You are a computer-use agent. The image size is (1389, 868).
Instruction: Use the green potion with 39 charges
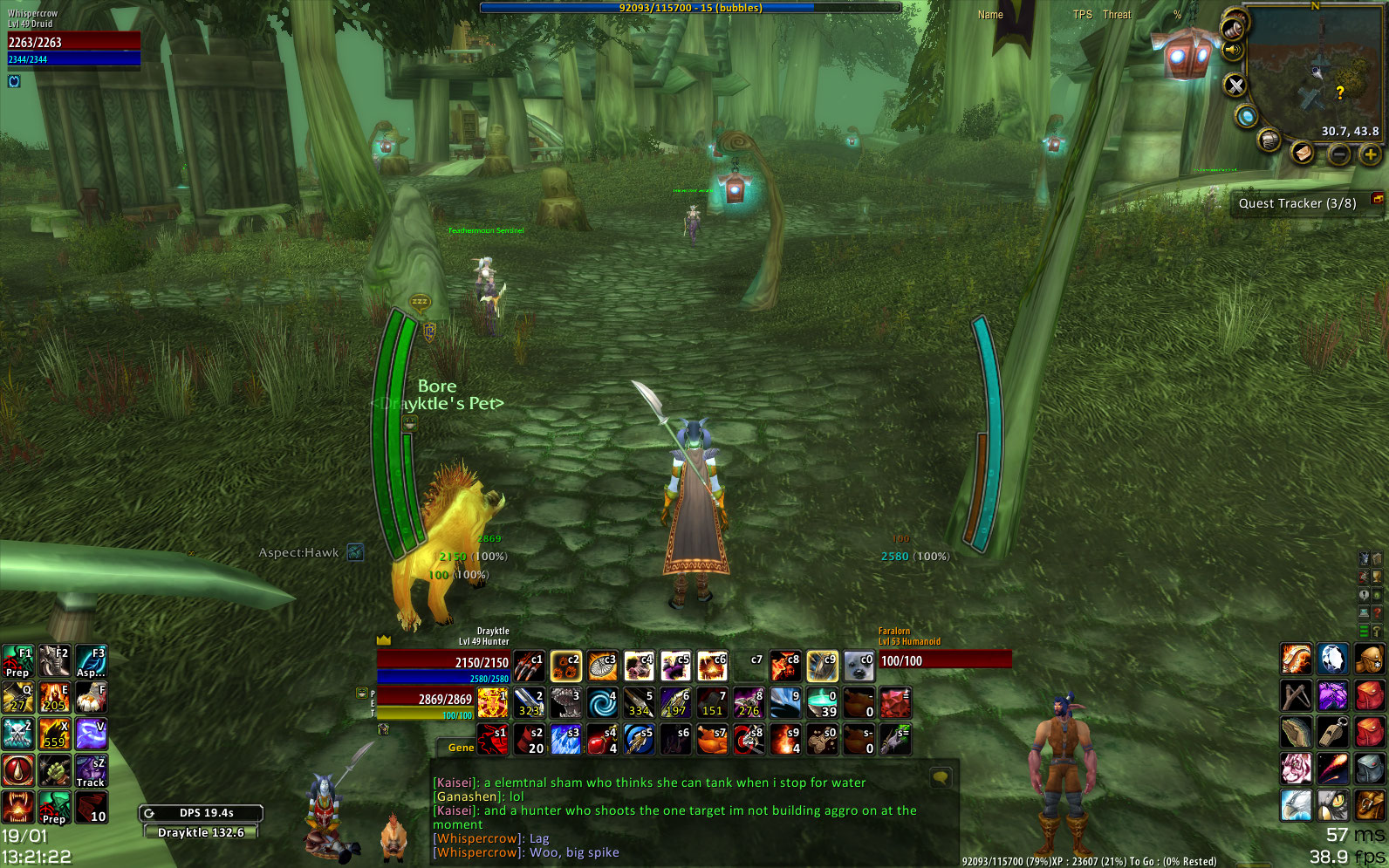click(822, 703)
